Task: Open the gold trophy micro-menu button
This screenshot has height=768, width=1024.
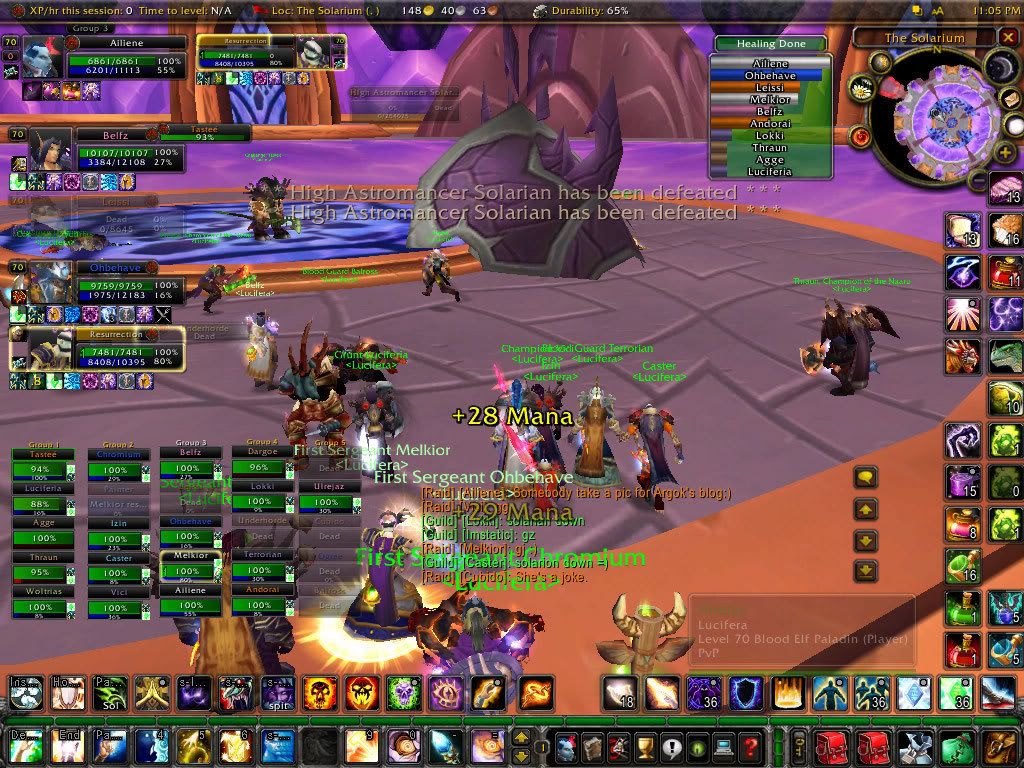Action: coord(646,745)
